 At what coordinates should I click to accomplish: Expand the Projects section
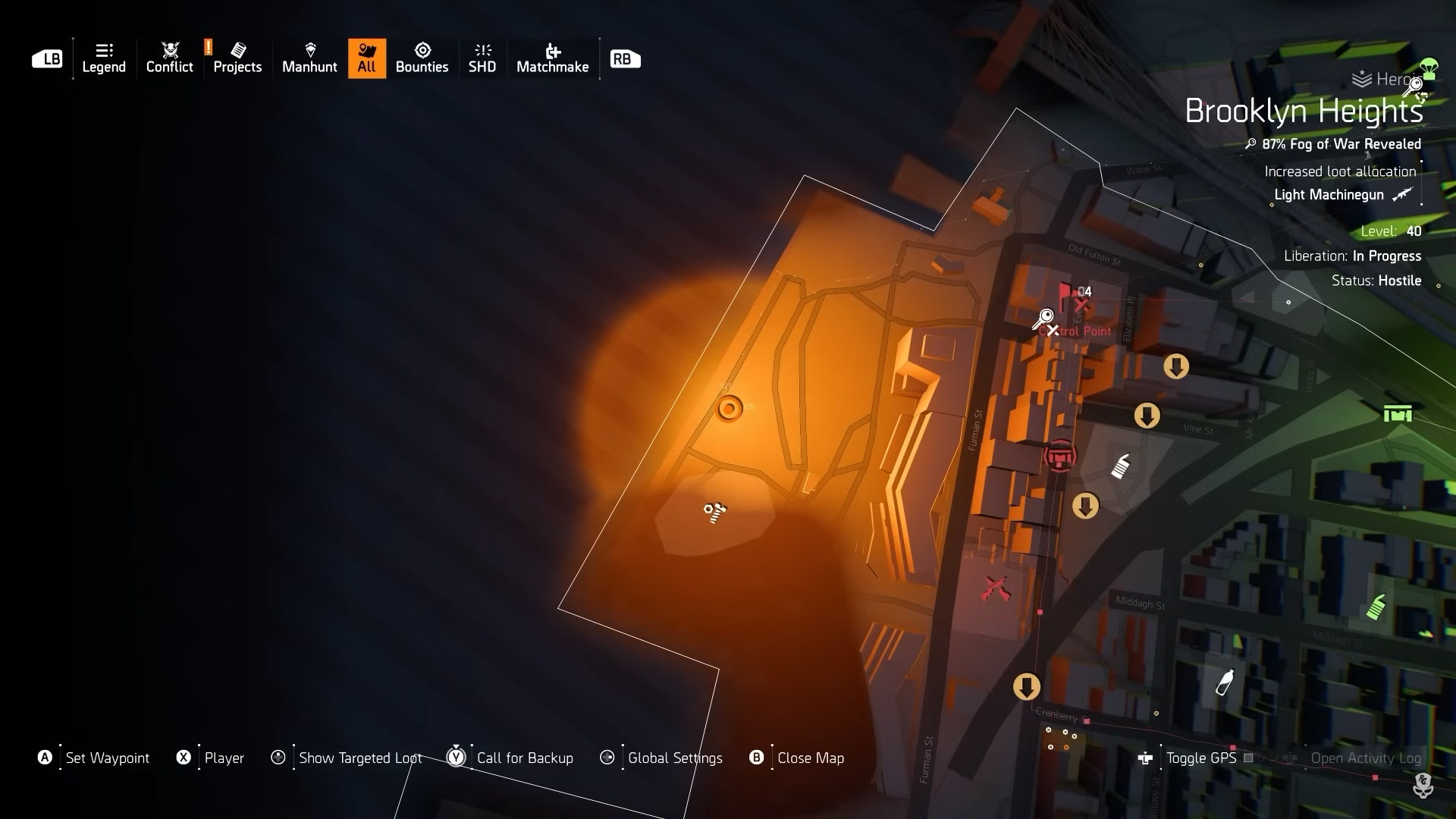tap(237, 58)
